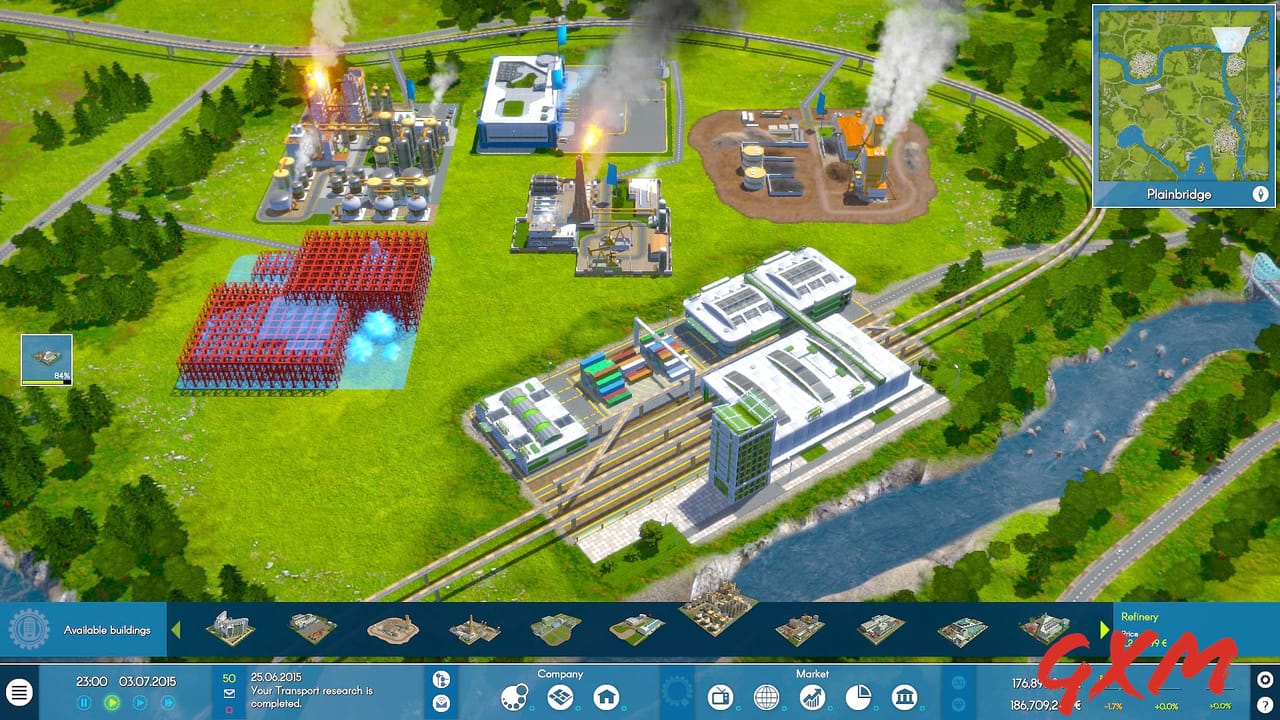Viewport: 1280px width, 720px height.
Task: Open the world market globe icon
Action: [x=766, y=696]
